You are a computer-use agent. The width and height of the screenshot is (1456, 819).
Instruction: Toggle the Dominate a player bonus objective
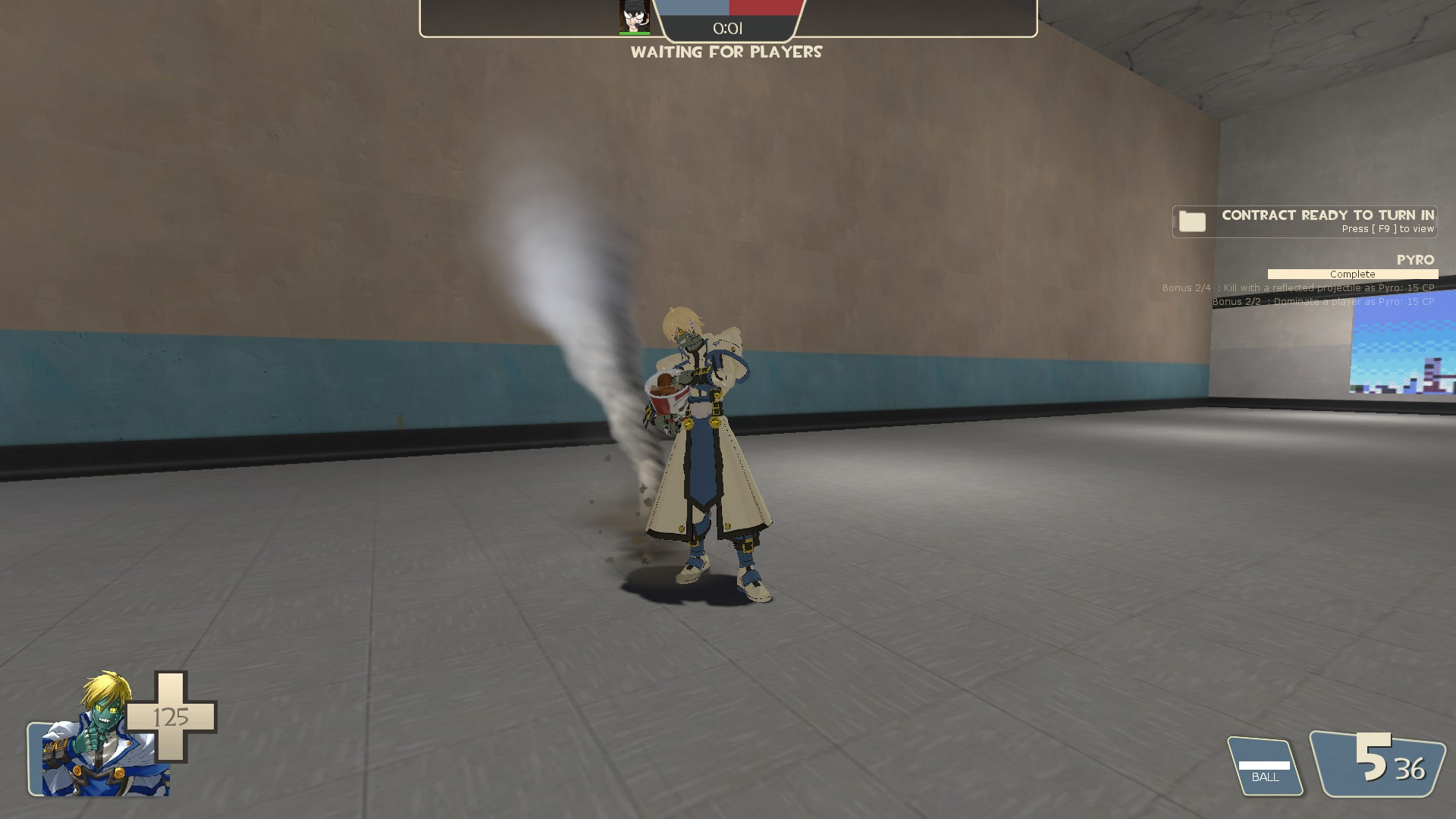pos(1323,301)
